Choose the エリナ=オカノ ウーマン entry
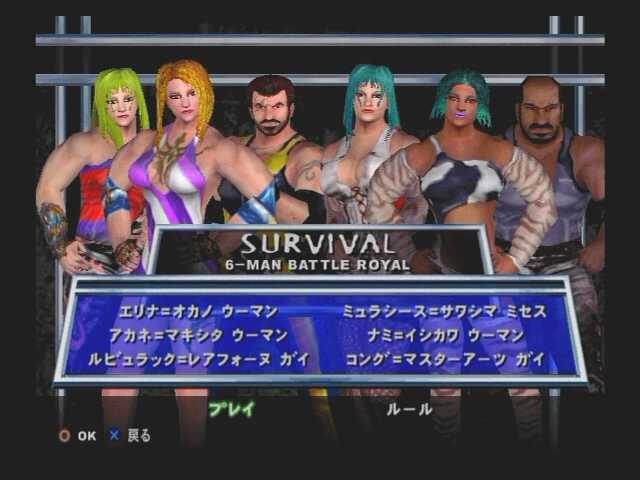This screenshot has height=480, width=640. pos(198,312)
